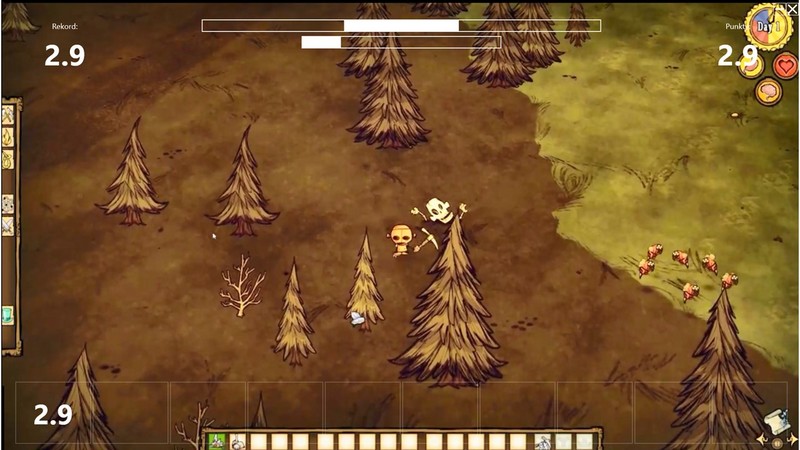This screenshot has height=450, width=800.
Task: Select the hand equipment slot
Action: [x=543, y=441]
